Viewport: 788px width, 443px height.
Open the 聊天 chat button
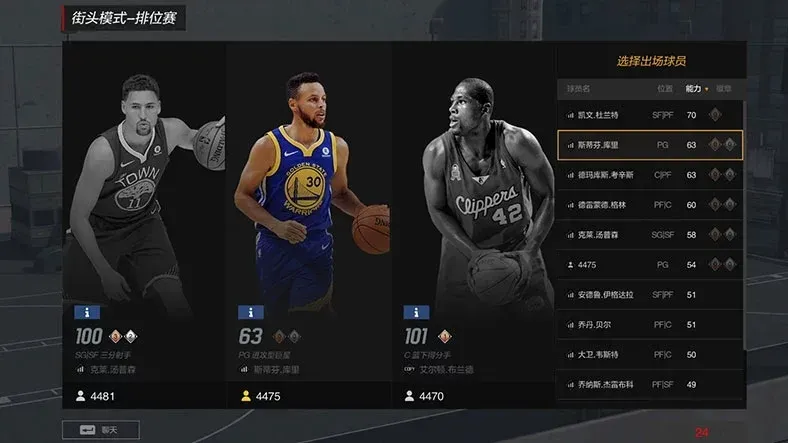point(100,430)
